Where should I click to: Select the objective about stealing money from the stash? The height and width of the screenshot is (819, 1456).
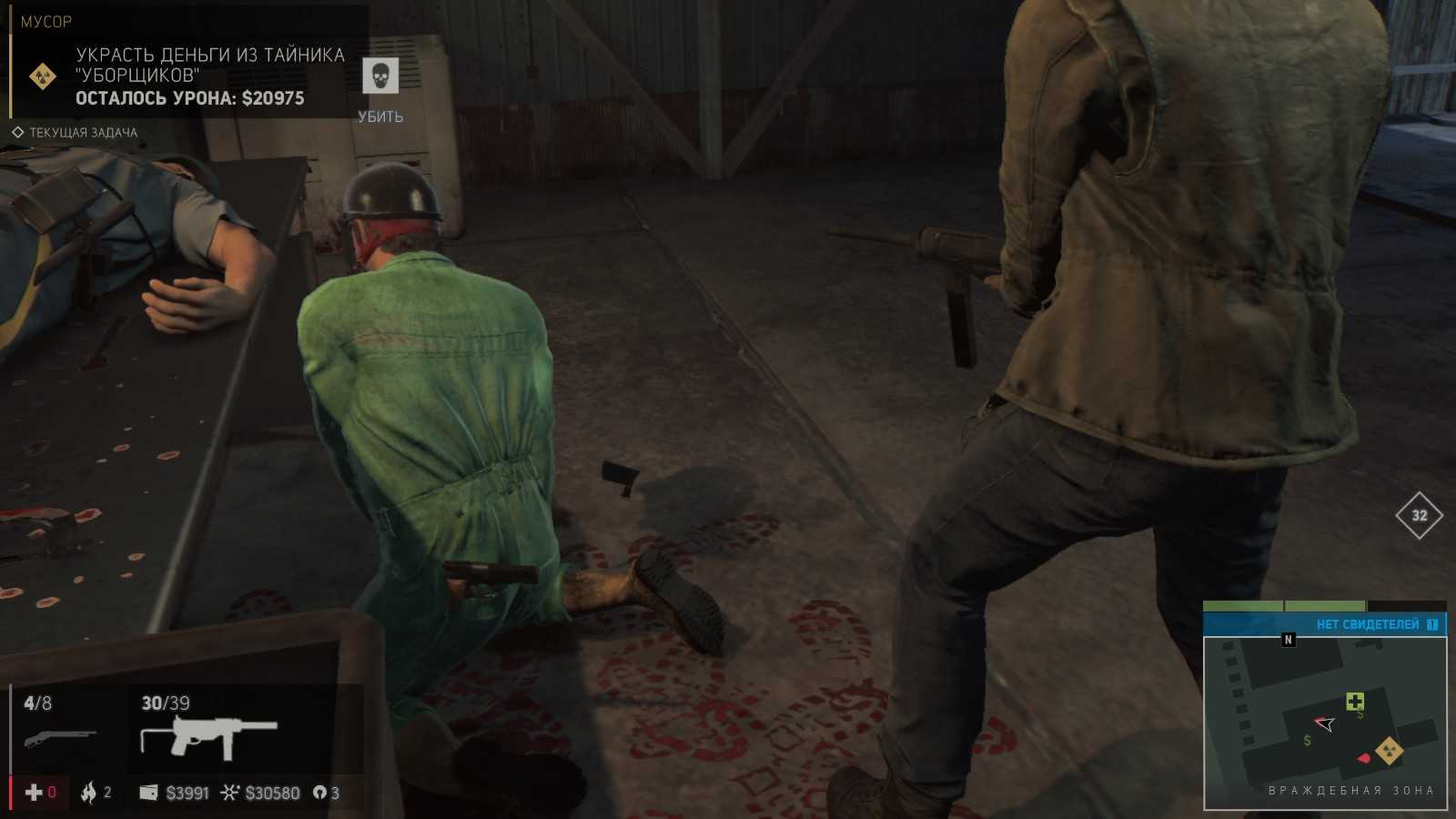tap(209, 66)
